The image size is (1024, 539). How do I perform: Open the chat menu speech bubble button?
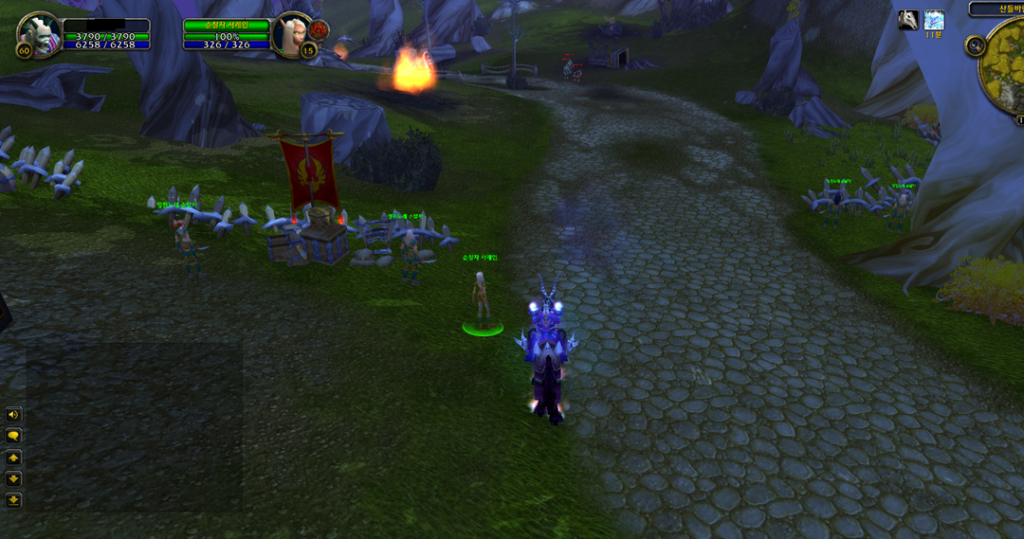point(14,436)
